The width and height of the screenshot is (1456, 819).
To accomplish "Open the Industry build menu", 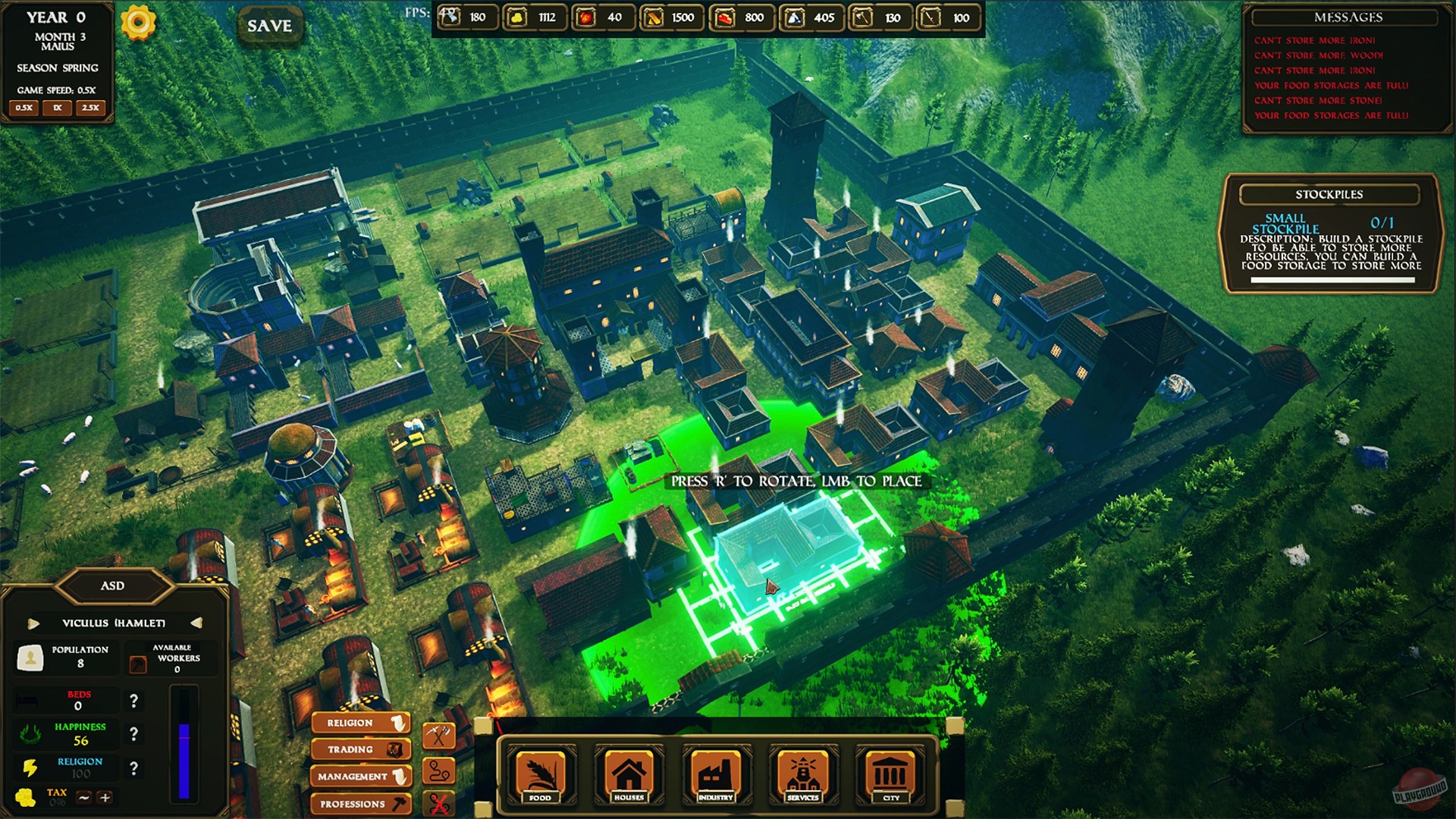I will click(x=715, y=775).
